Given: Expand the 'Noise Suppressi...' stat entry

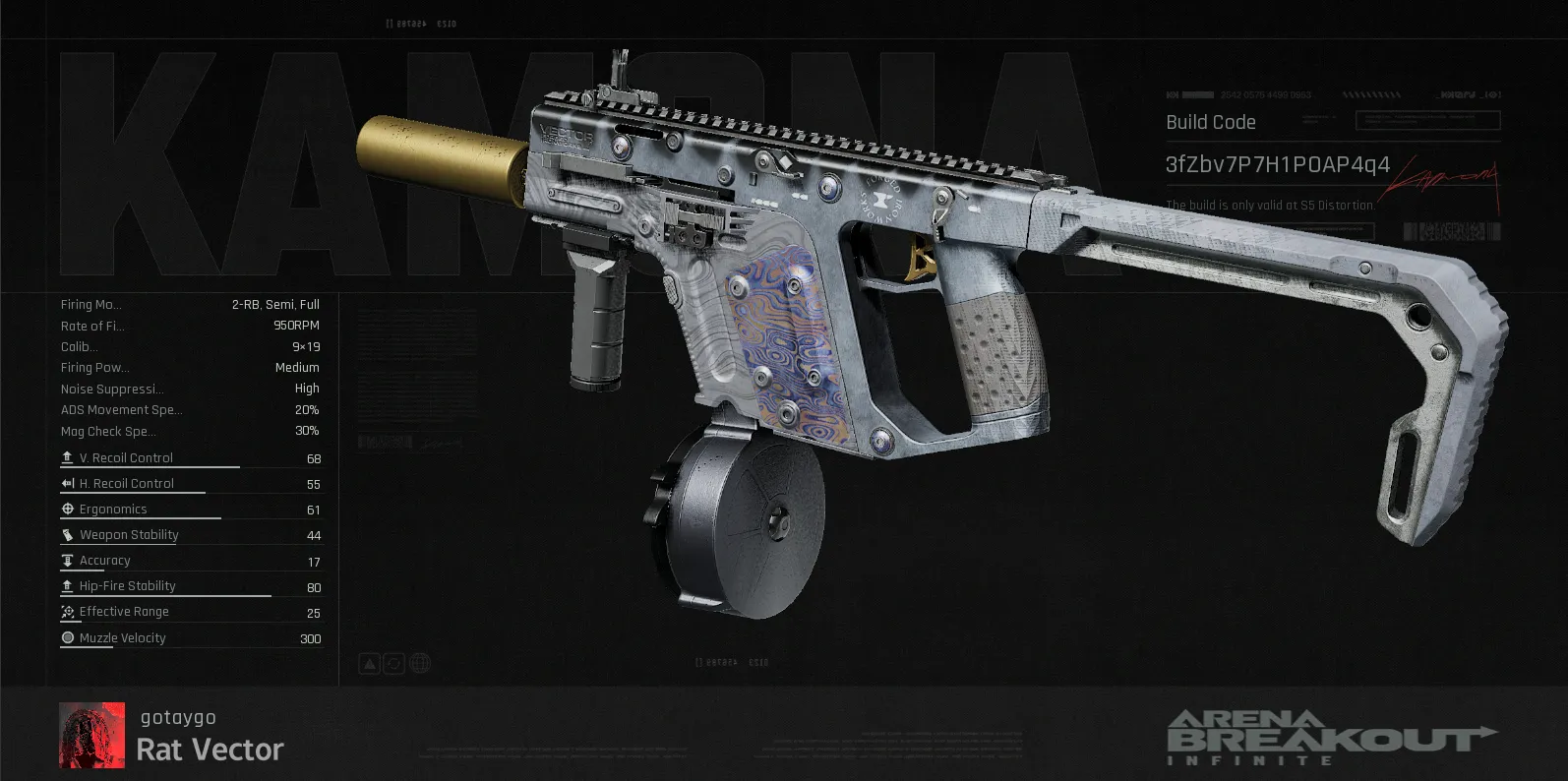Looking at the screenshot, I should click(110, 389).
